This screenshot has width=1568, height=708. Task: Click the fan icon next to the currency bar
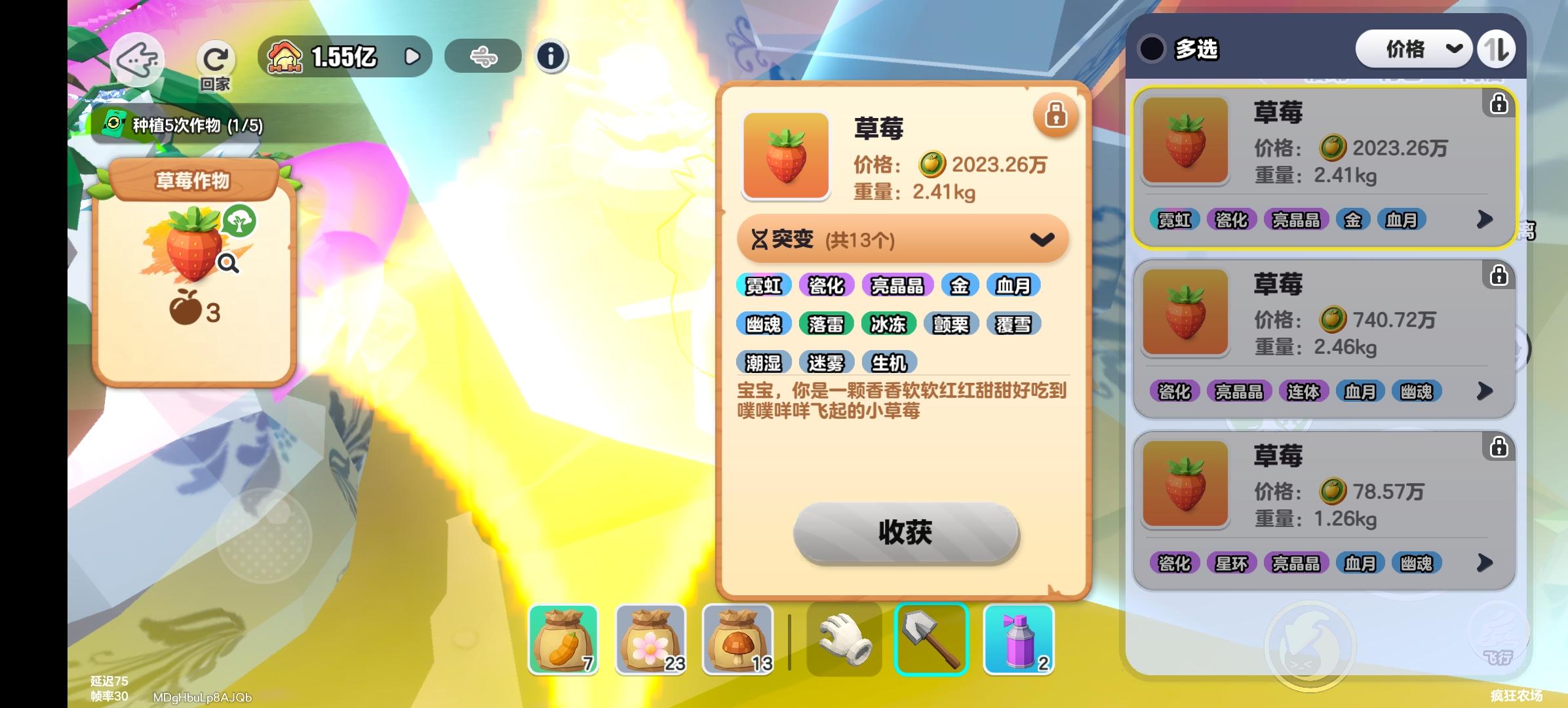[x=483, y=56]
